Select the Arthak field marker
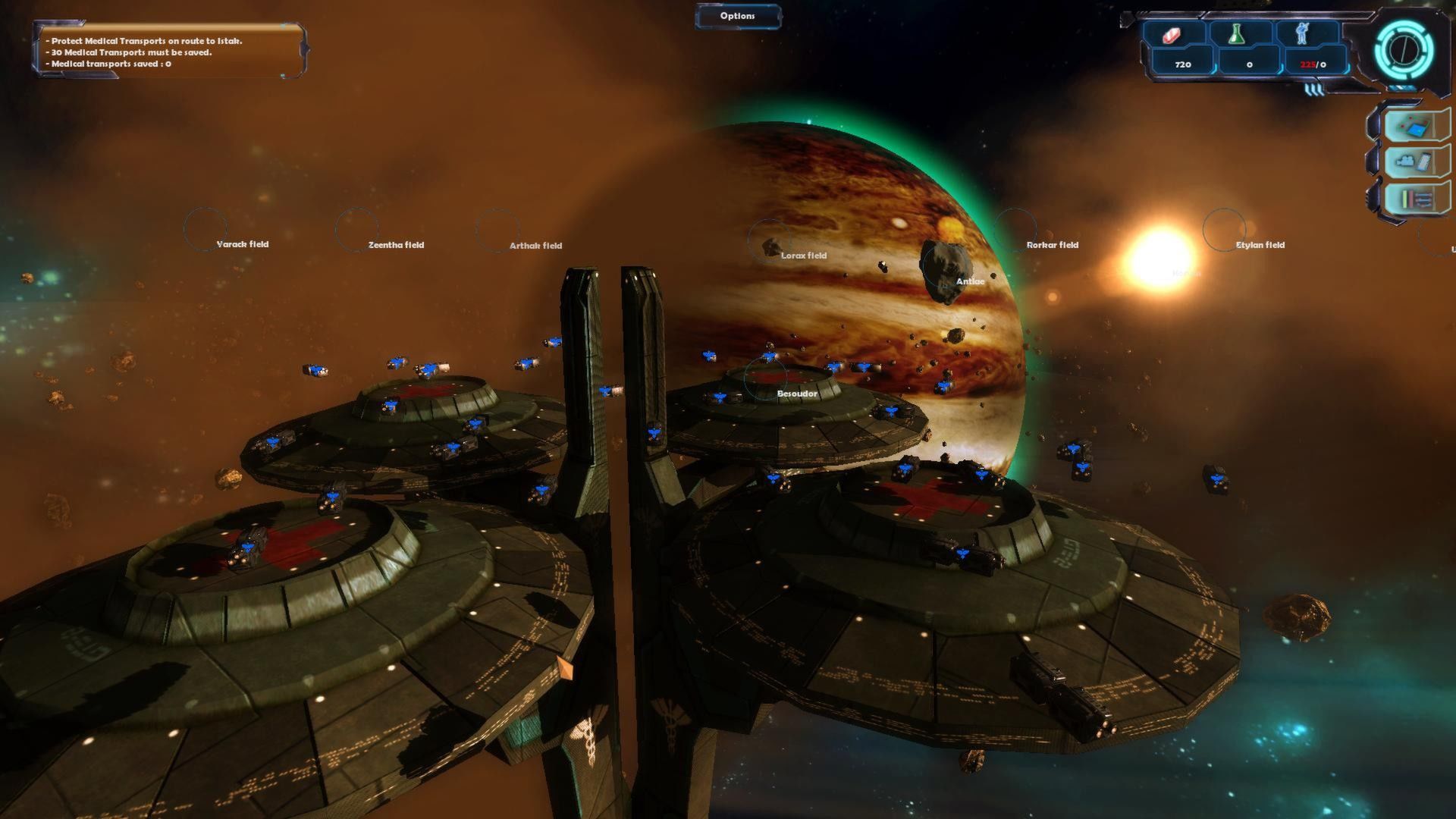The height and width of the screenshot is (819, 1456). pos(497,230)
